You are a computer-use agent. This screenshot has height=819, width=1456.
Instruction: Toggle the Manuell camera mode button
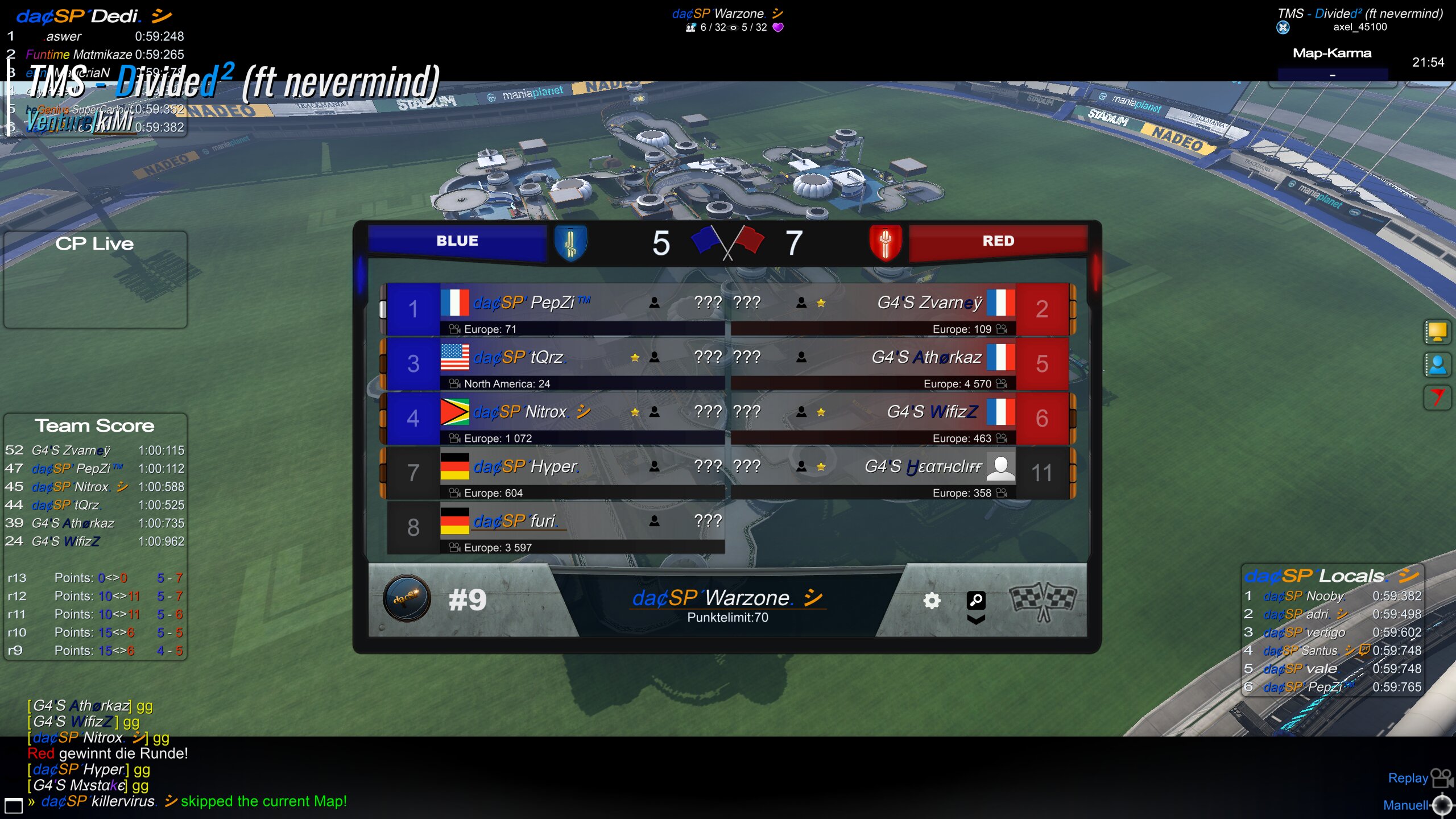[1442, 805]
